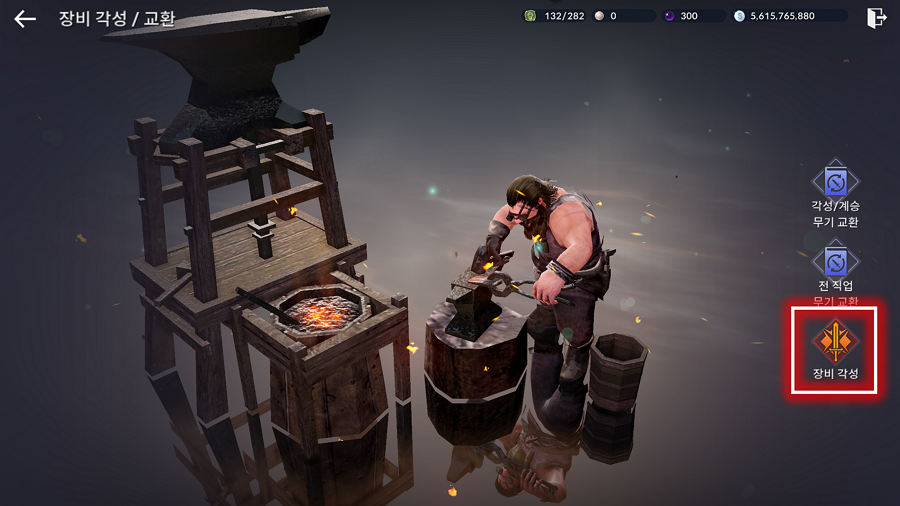Go back using the arrow button
The height and width of the screenshot is (506, 900).
(x=25, y=18)
